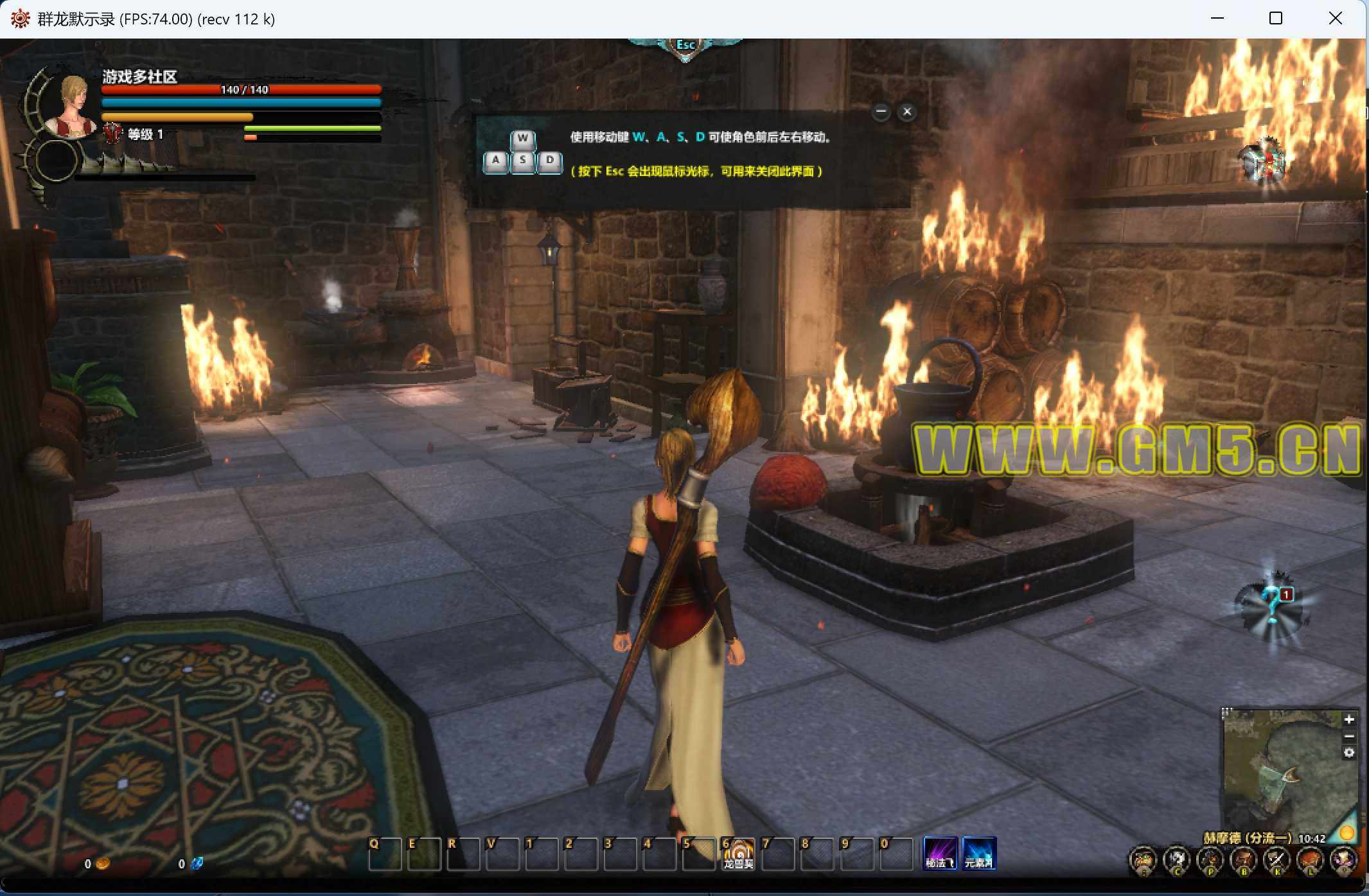Use the blue elemental skill icon

coord(979,854)
